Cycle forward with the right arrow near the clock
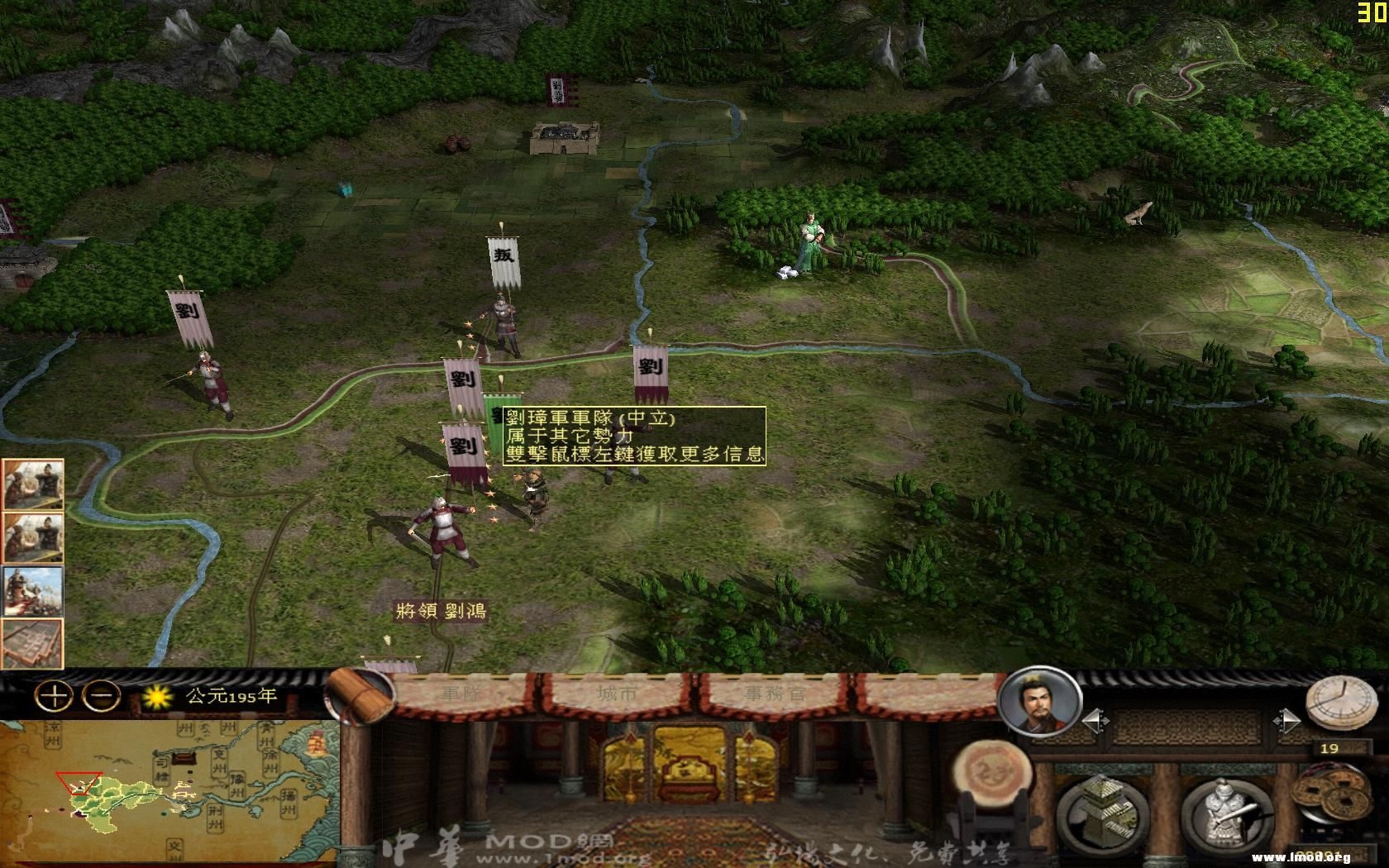The height and width of the screenshot is (868, 1389). point(1288,720)
